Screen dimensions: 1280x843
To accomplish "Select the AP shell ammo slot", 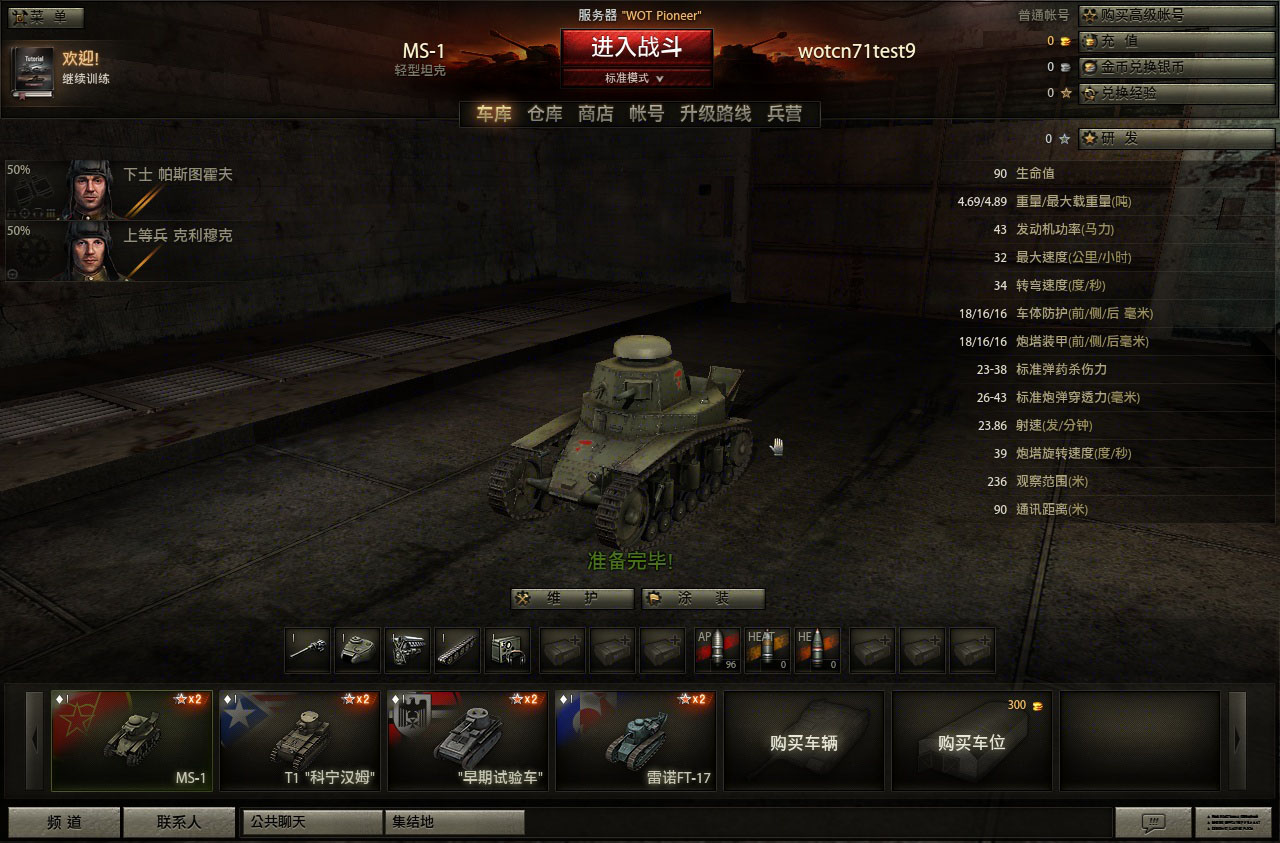I will 717,650.
